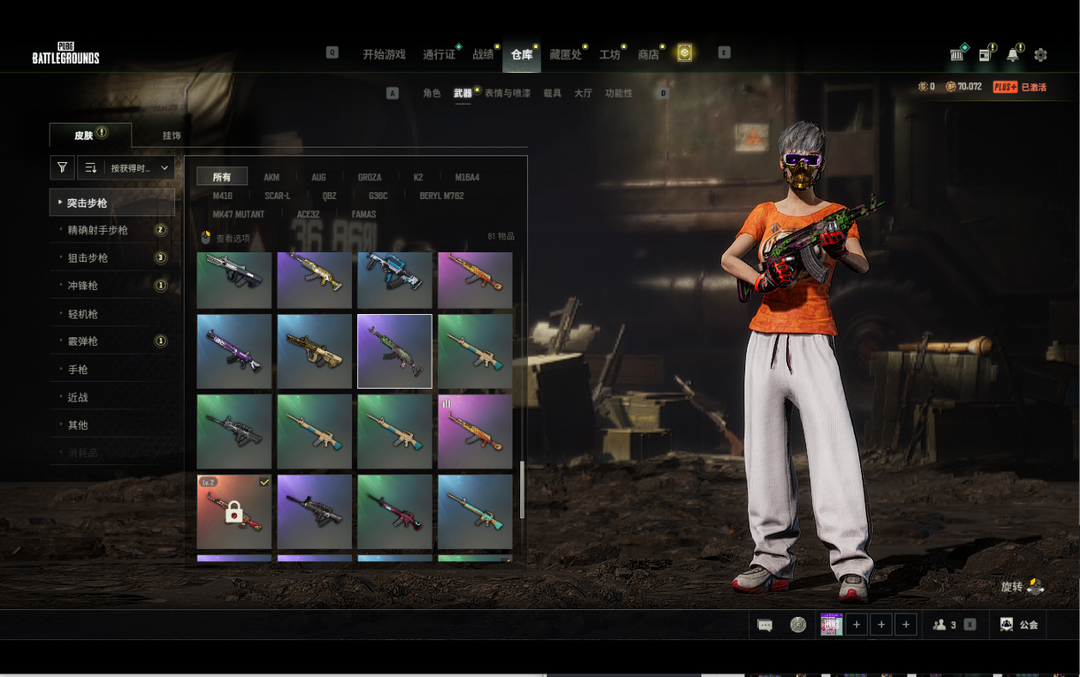Open the 按获得时 sort order dropdown
This screenshot has width=1080, height=677.
(x=127, y=168)
